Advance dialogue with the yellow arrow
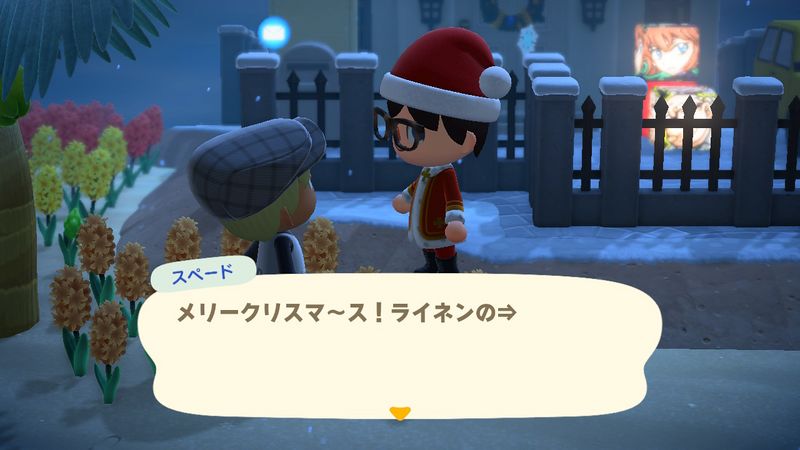 click(400, 412)
